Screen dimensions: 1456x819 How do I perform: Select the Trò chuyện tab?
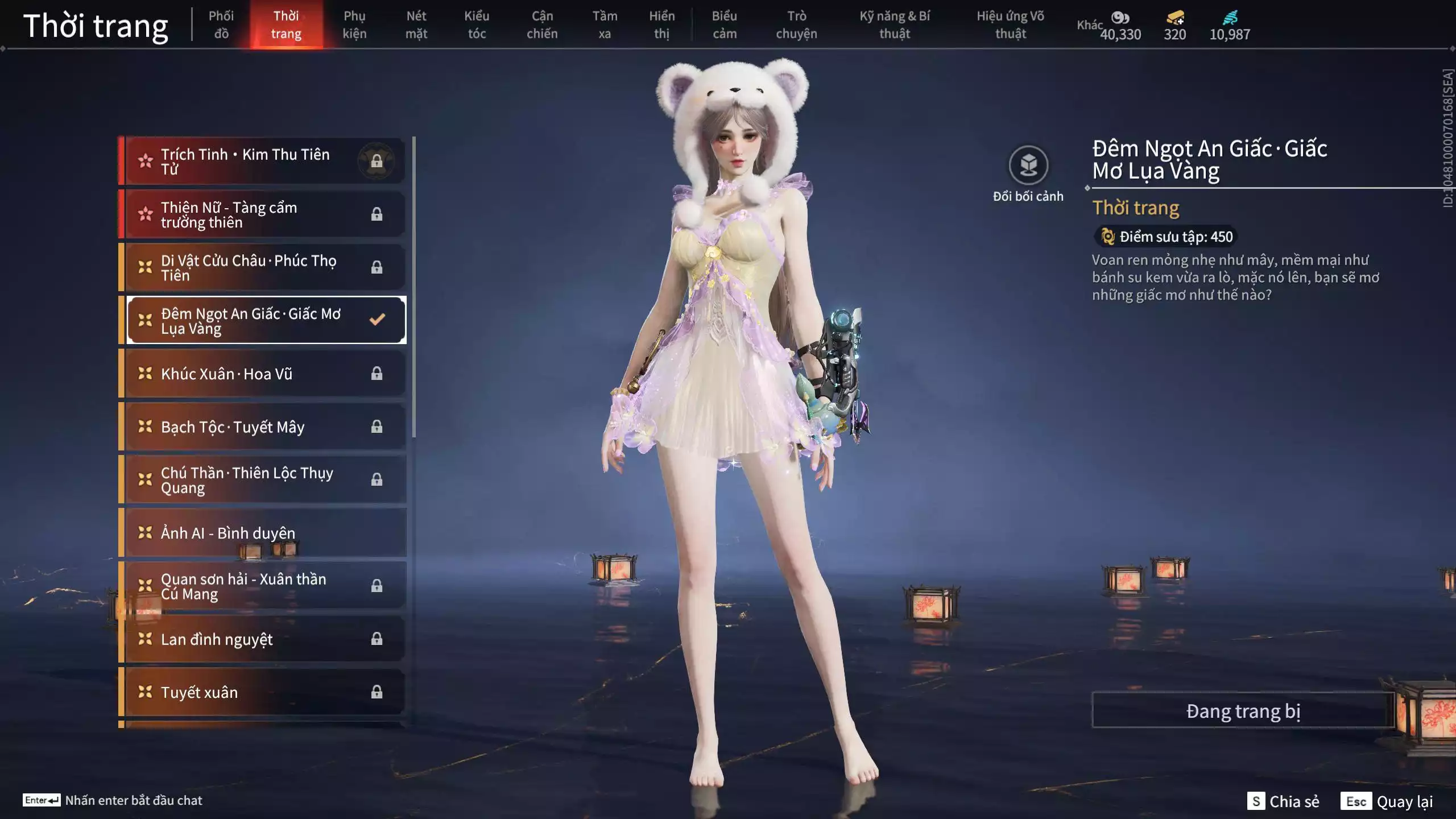(x=796, y=25)
